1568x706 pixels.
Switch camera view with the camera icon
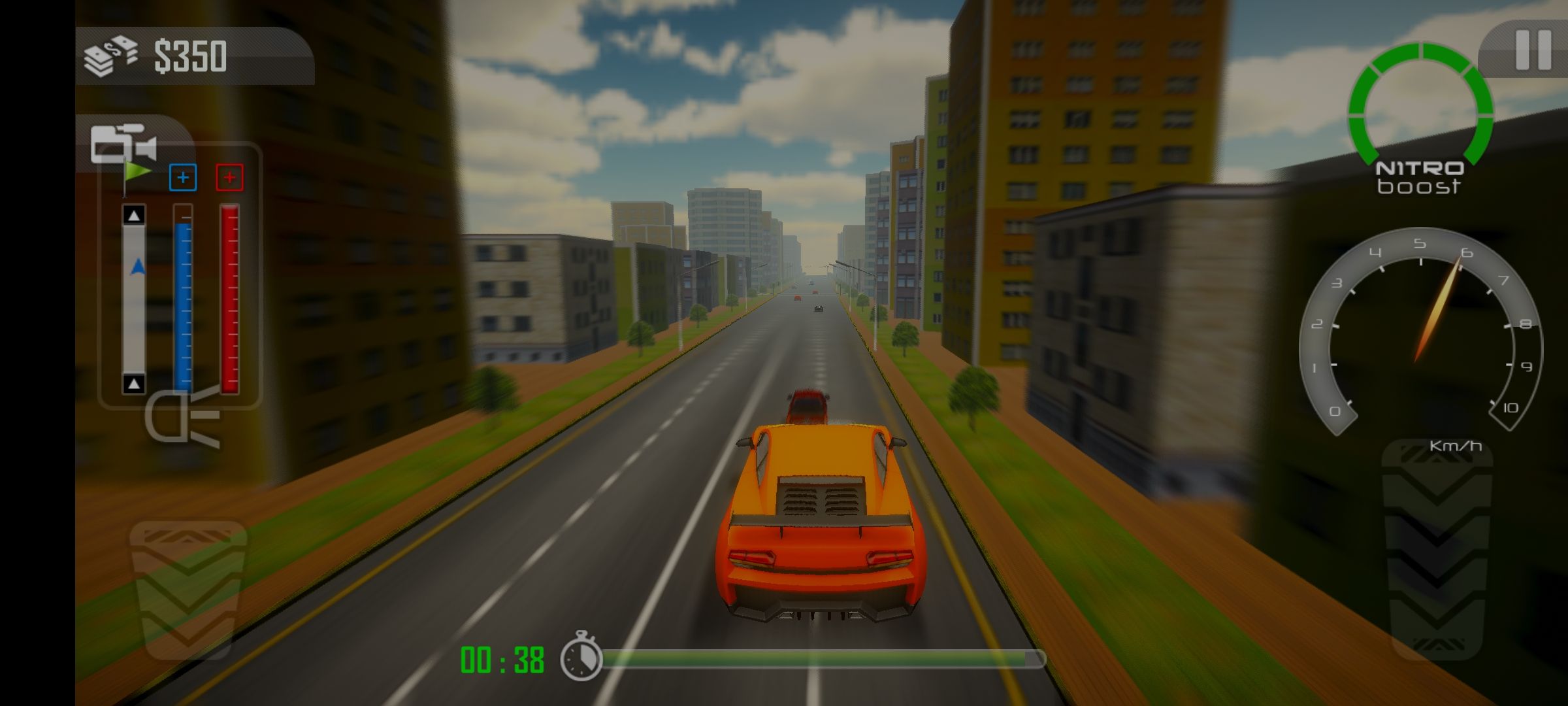[x=123, y=144]
